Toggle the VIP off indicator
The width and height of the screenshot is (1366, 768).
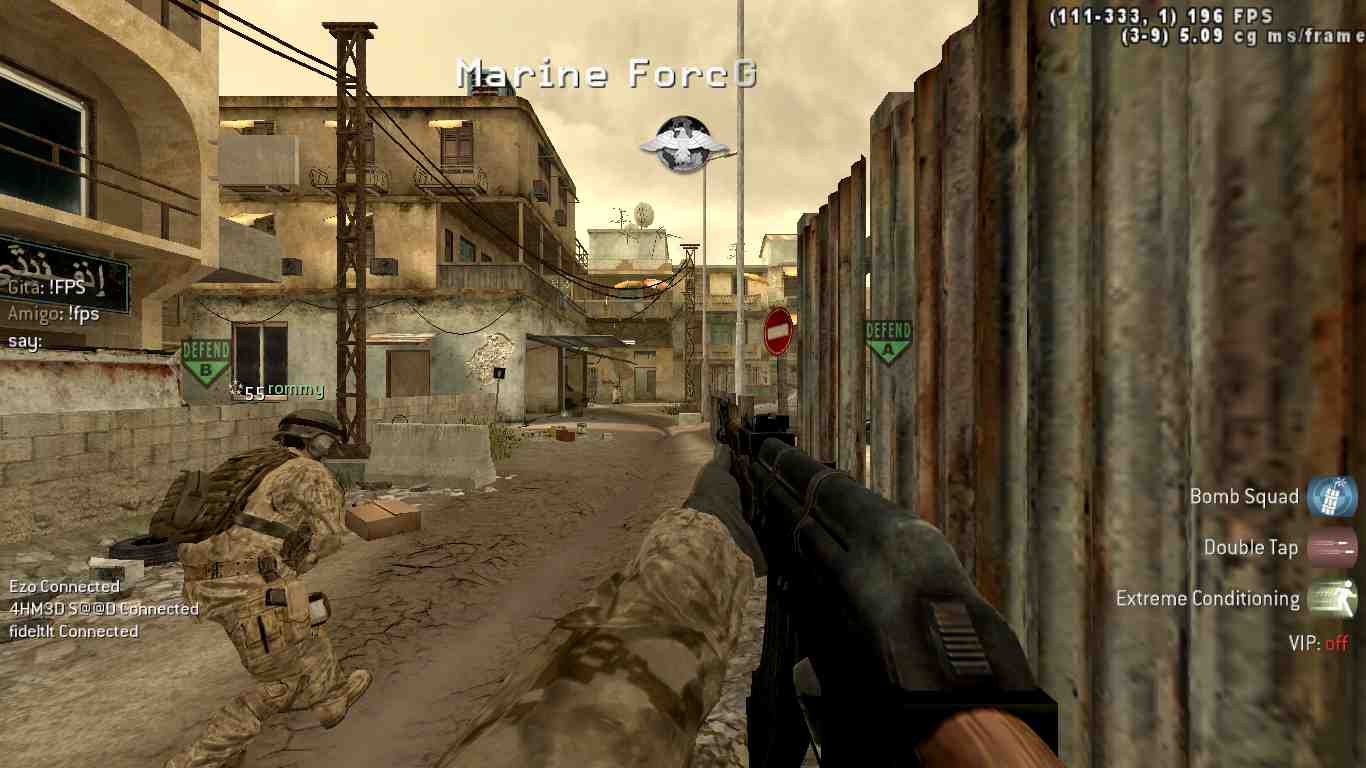1318,643
